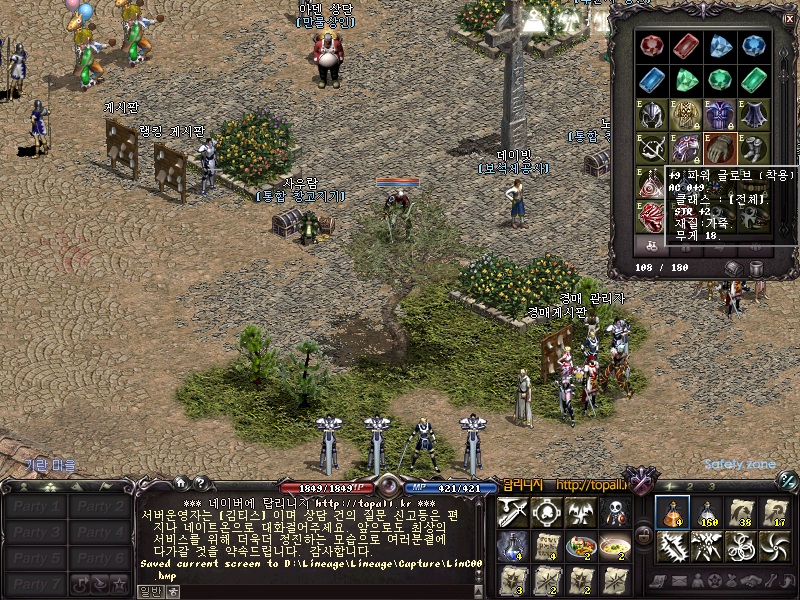Use the blue potion quickslot
The height and width of the screenshot is (600, 800).
pyautogui.click(x=512, y=546)
